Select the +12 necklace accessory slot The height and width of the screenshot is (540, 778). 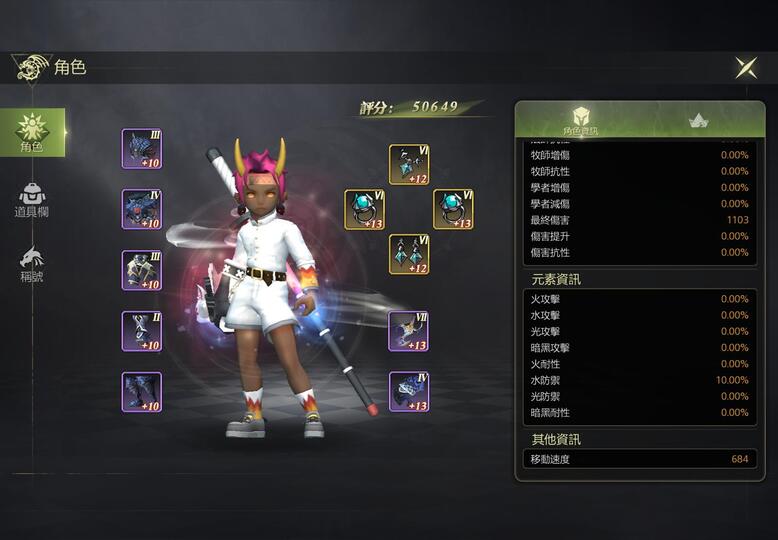point(409,165)
